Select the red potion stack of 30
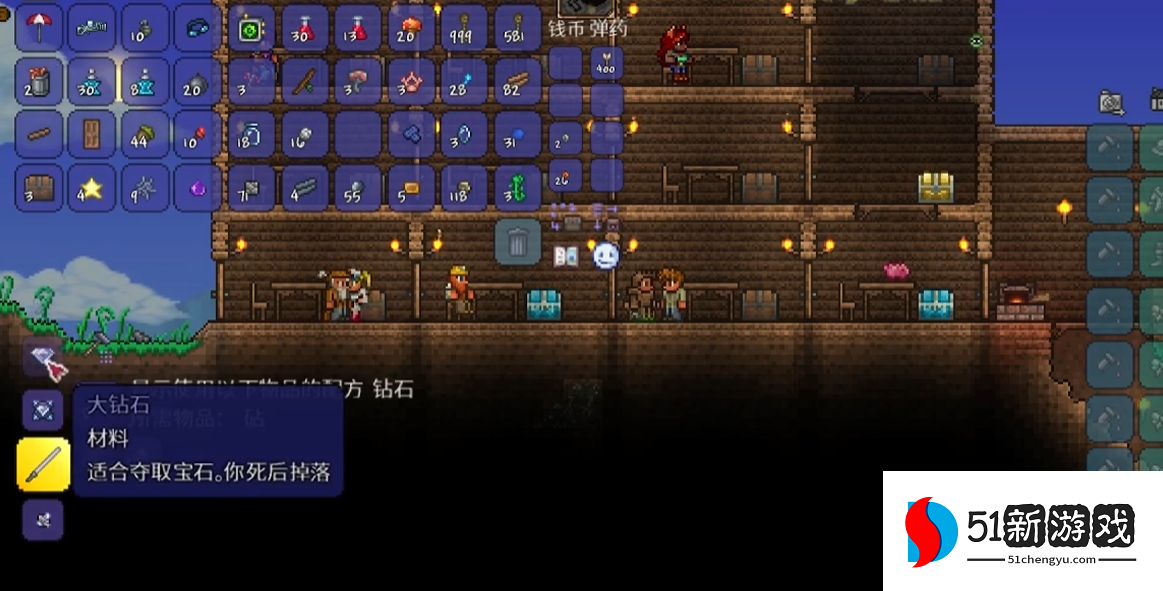 [305, 27]
